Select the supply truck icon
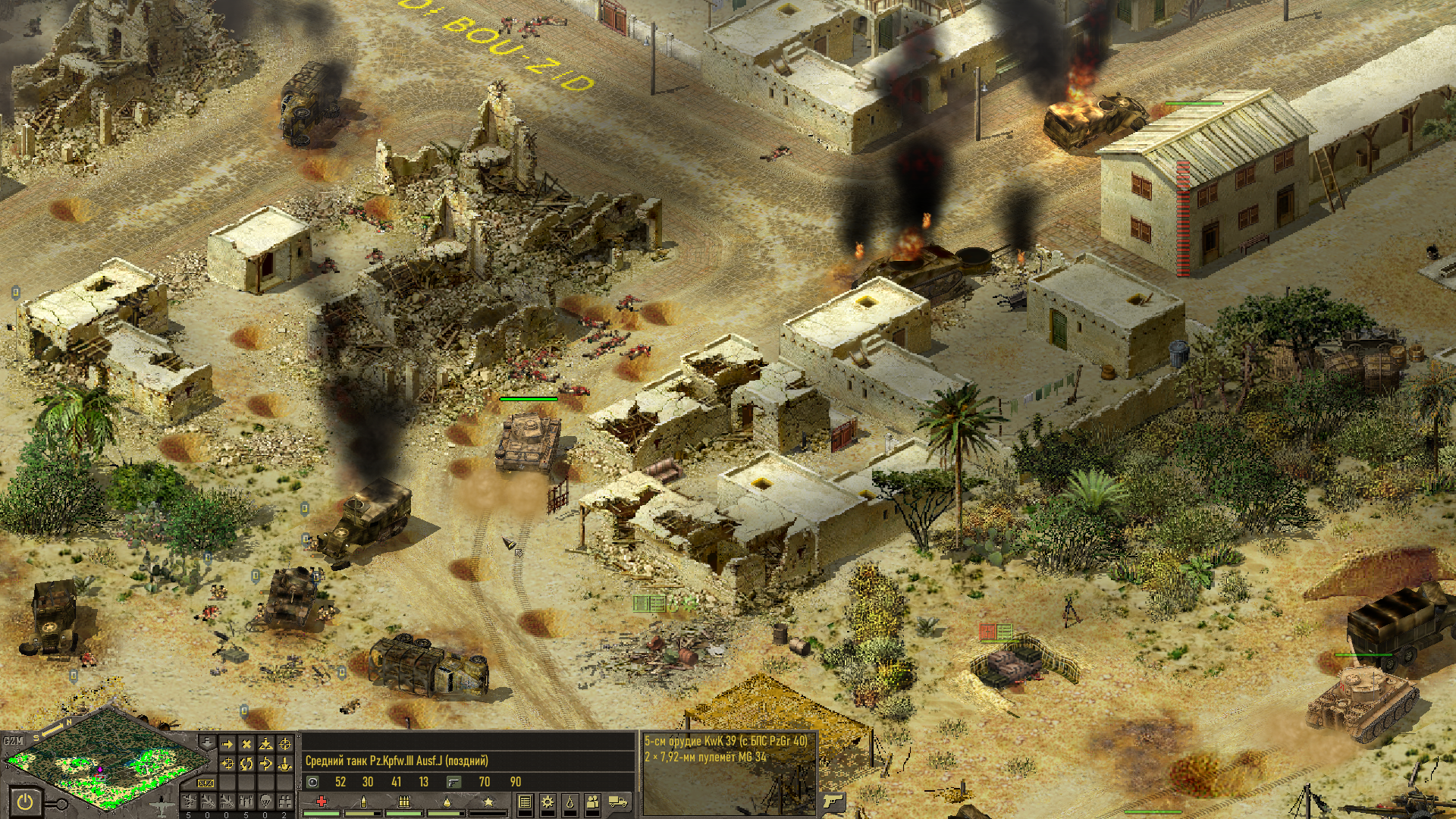 pyautogui.click(x=618, y=802)
